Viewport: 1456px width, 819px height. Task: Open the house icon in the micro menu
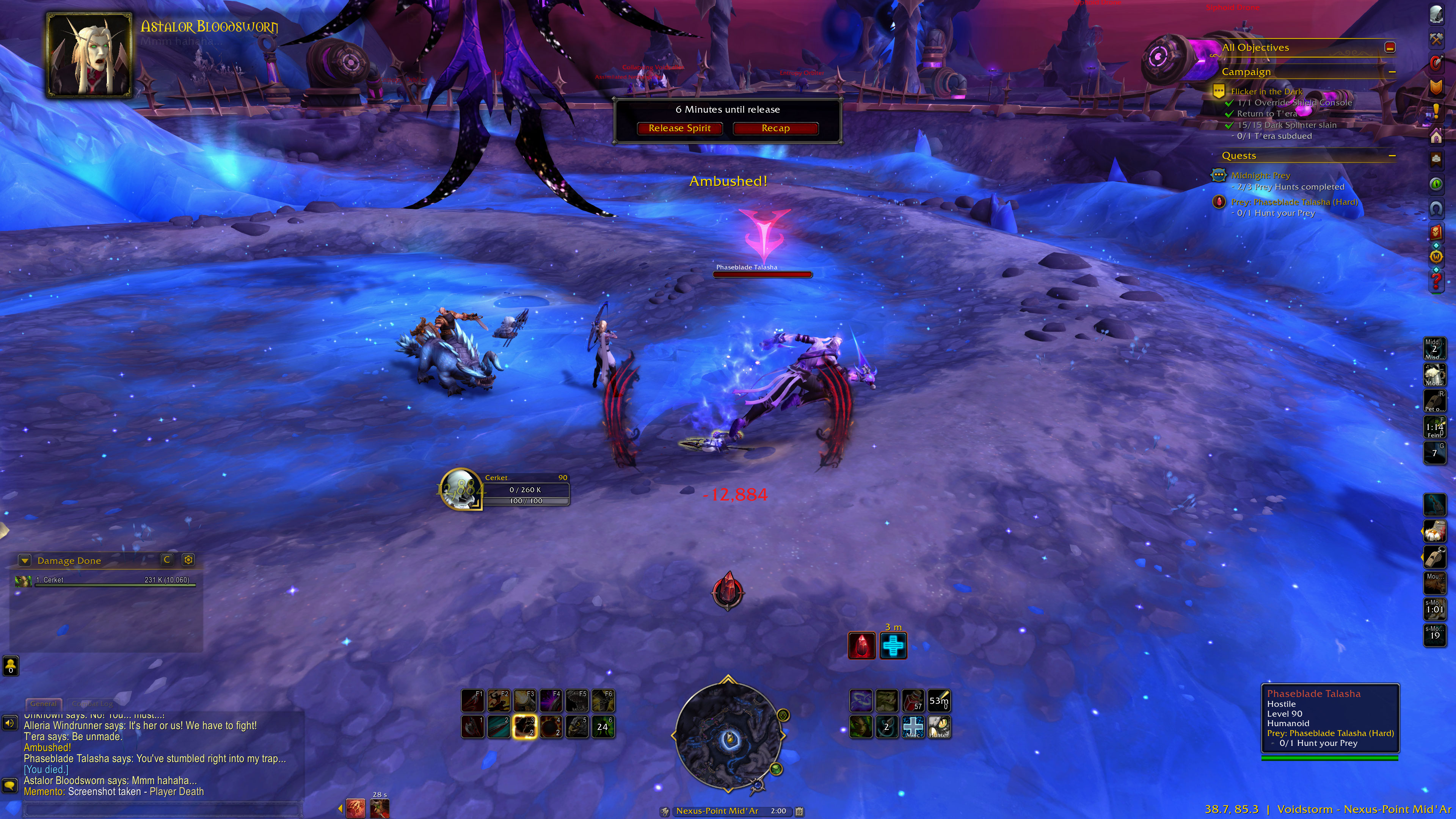pyautogui.click(x=1436, y=136)
